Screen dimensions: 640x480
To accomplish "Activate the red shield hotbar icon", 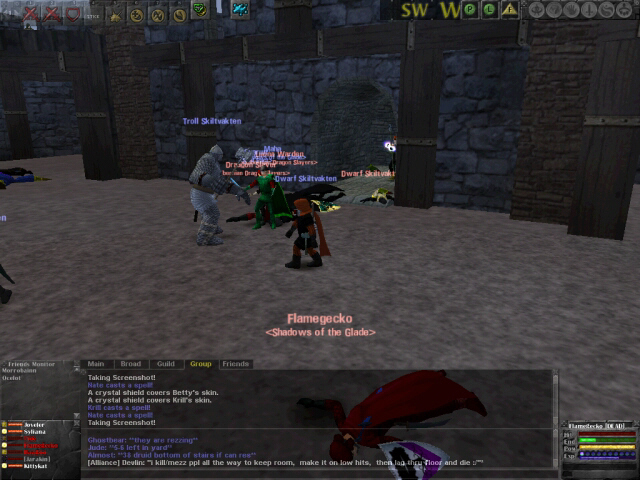I will point(73,14).
